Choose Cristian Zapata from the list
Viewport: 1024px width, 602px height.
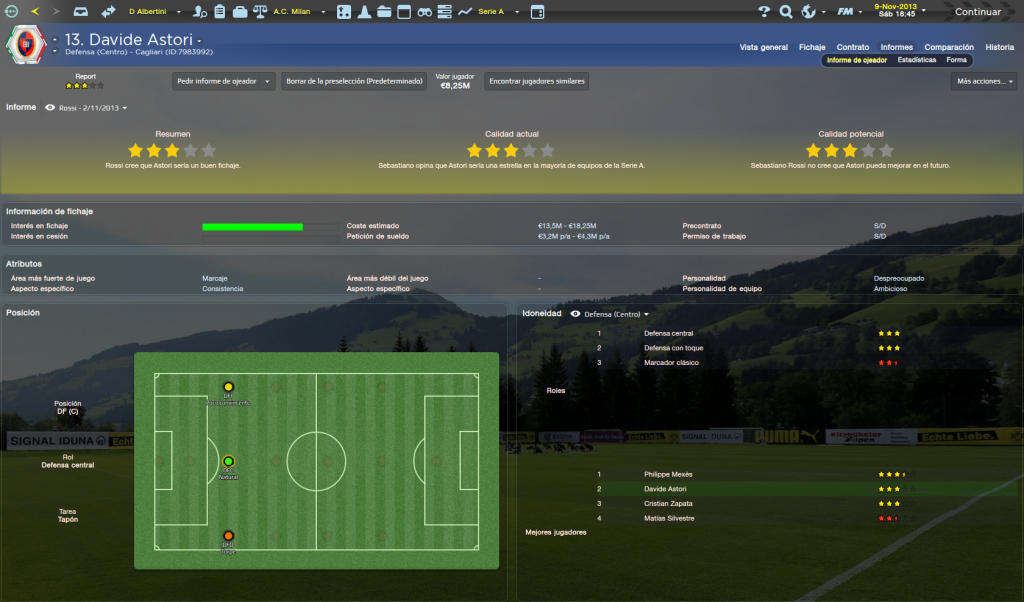[668, 503]
